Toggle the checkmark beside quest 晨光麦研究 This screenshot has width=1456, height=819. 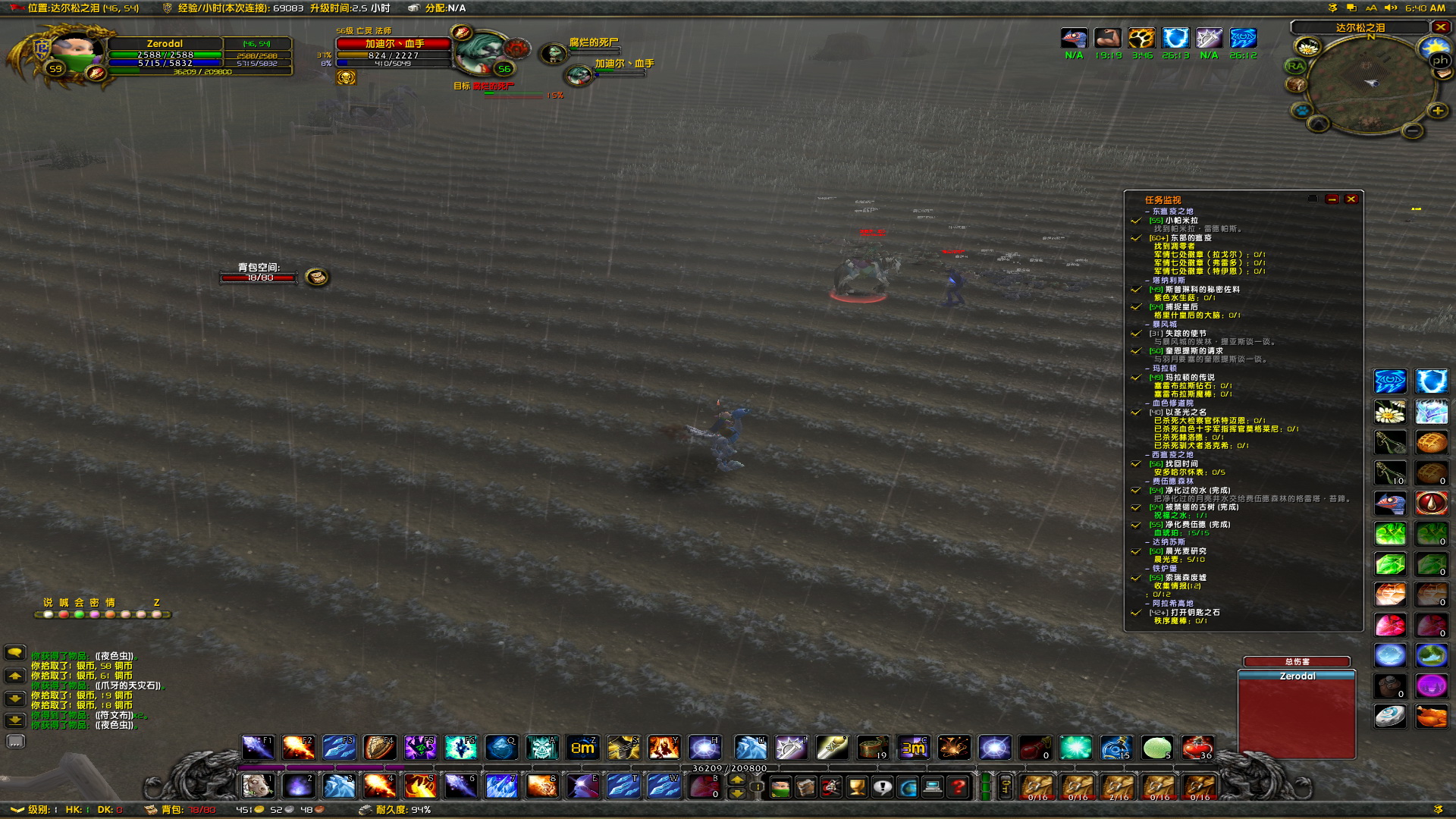click(1135, 551)
